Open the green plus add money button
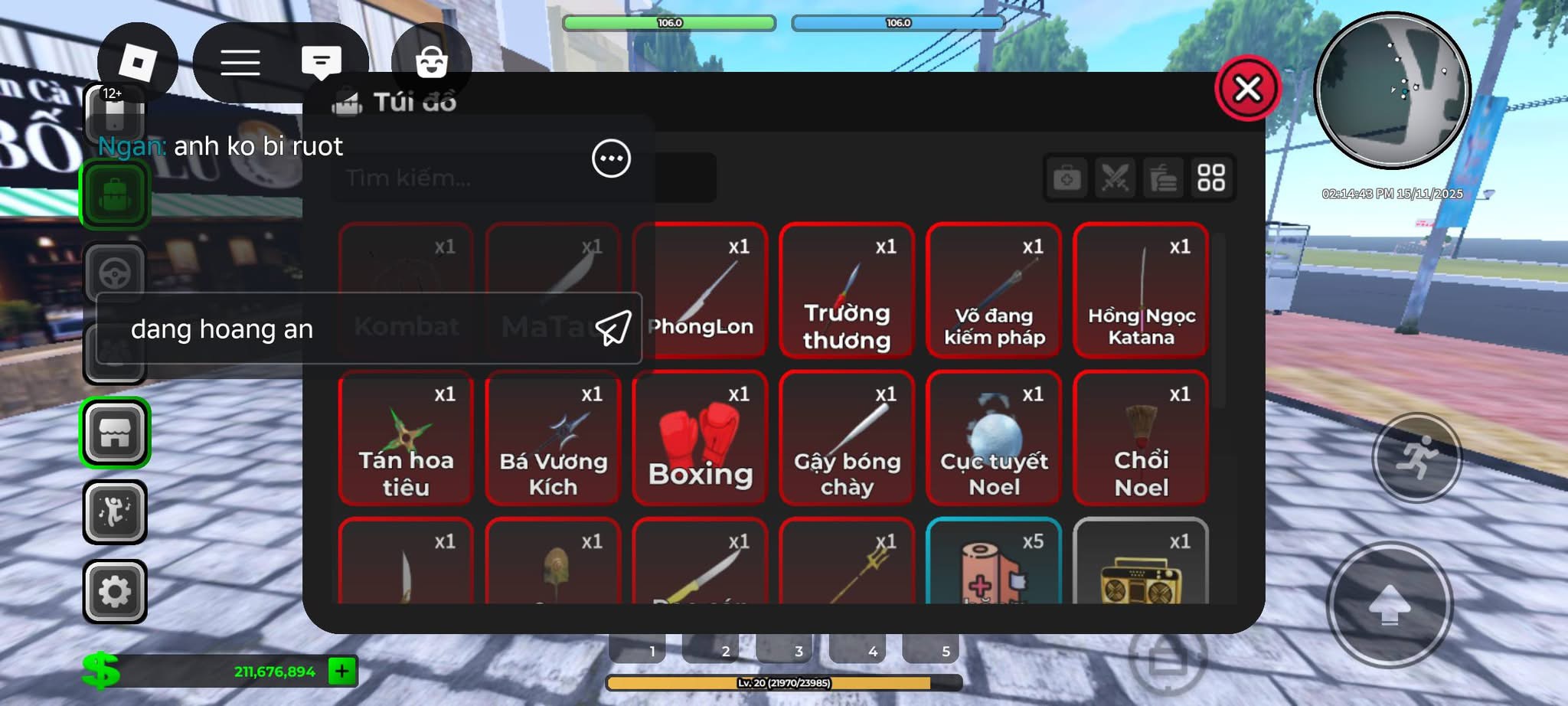The image size is (1568, 706). (341, 672)
